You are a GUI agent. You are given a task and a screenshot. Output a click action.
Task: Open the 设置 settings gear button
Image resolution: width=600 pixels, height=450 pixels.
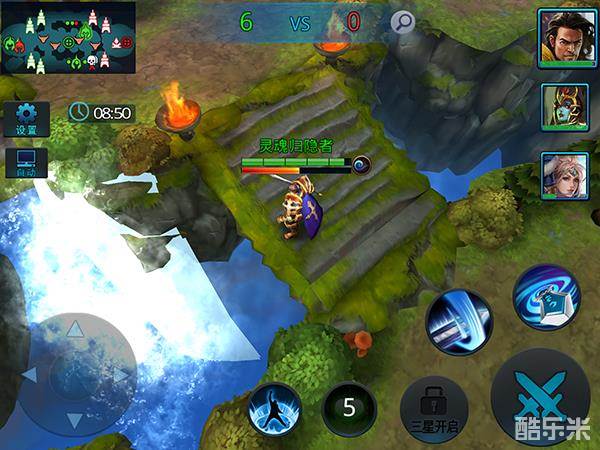coord(26,119)
